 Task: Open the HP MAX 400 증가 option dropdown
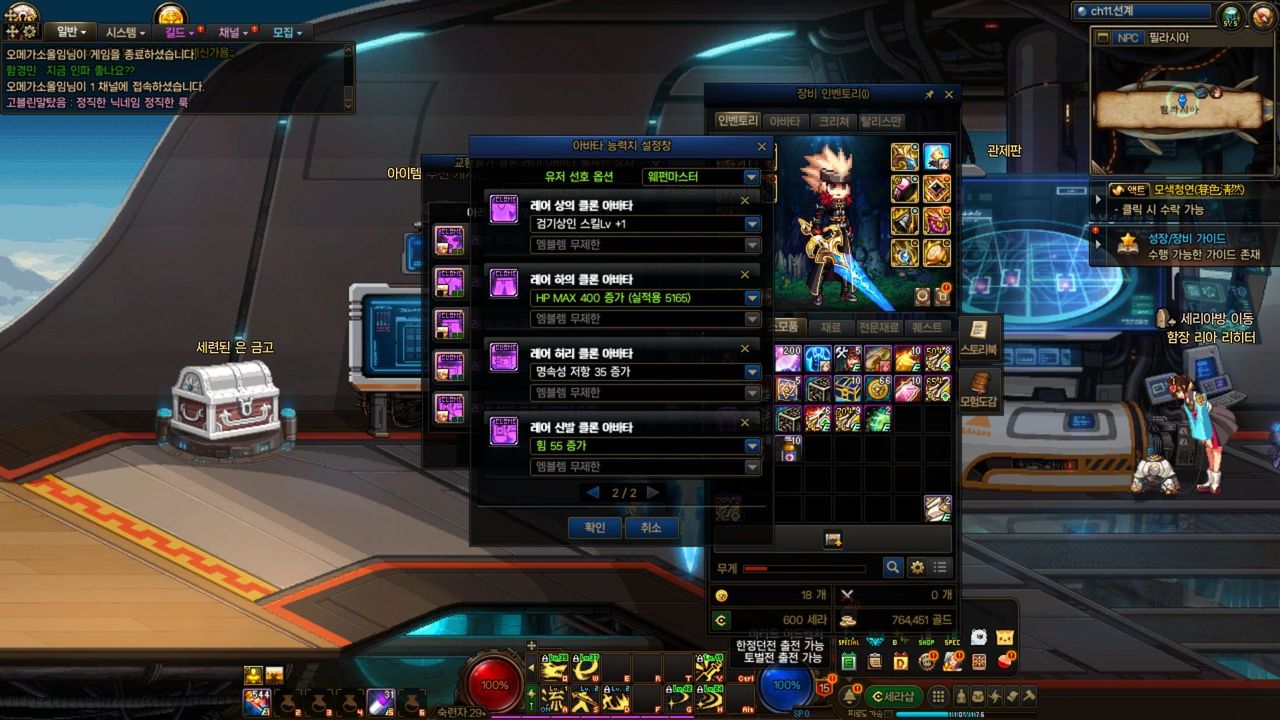[752, 298]
